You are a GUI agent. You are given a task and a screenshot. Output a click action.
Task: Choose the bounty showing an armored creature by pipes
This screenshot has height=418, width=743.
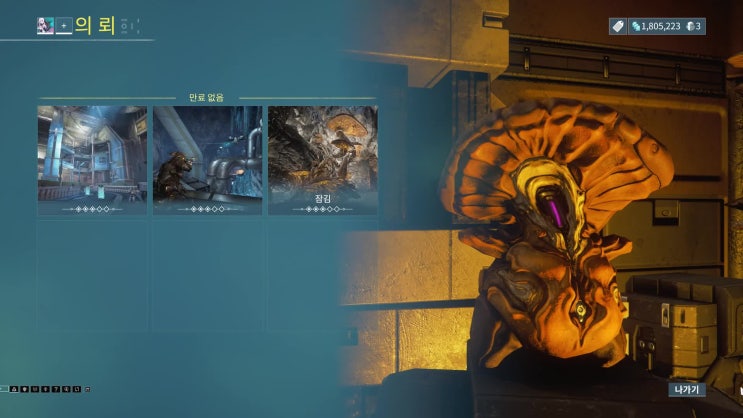[x=208, y=160]
